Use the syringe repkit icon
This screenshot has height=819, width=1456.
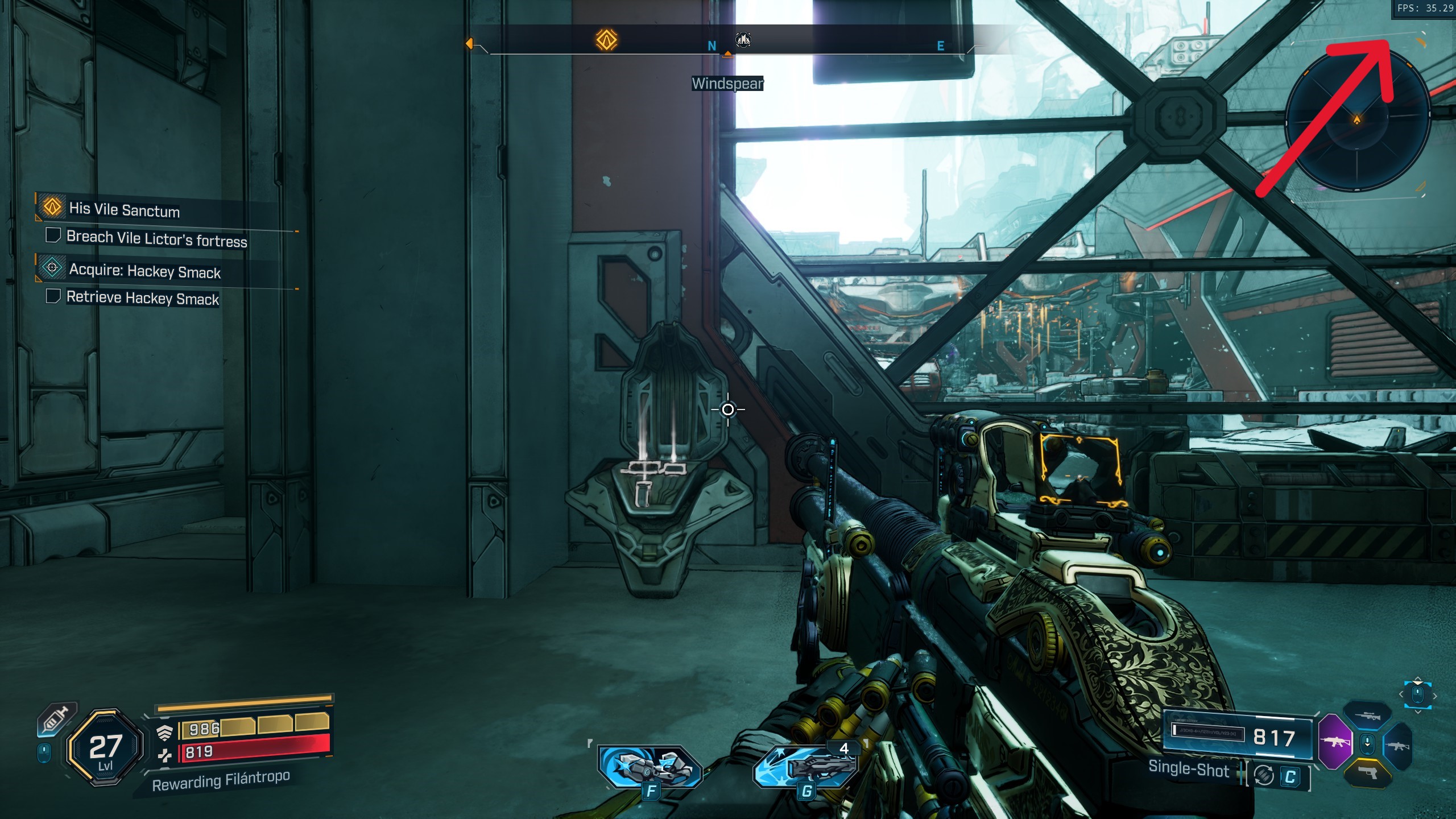click(56, 719)
